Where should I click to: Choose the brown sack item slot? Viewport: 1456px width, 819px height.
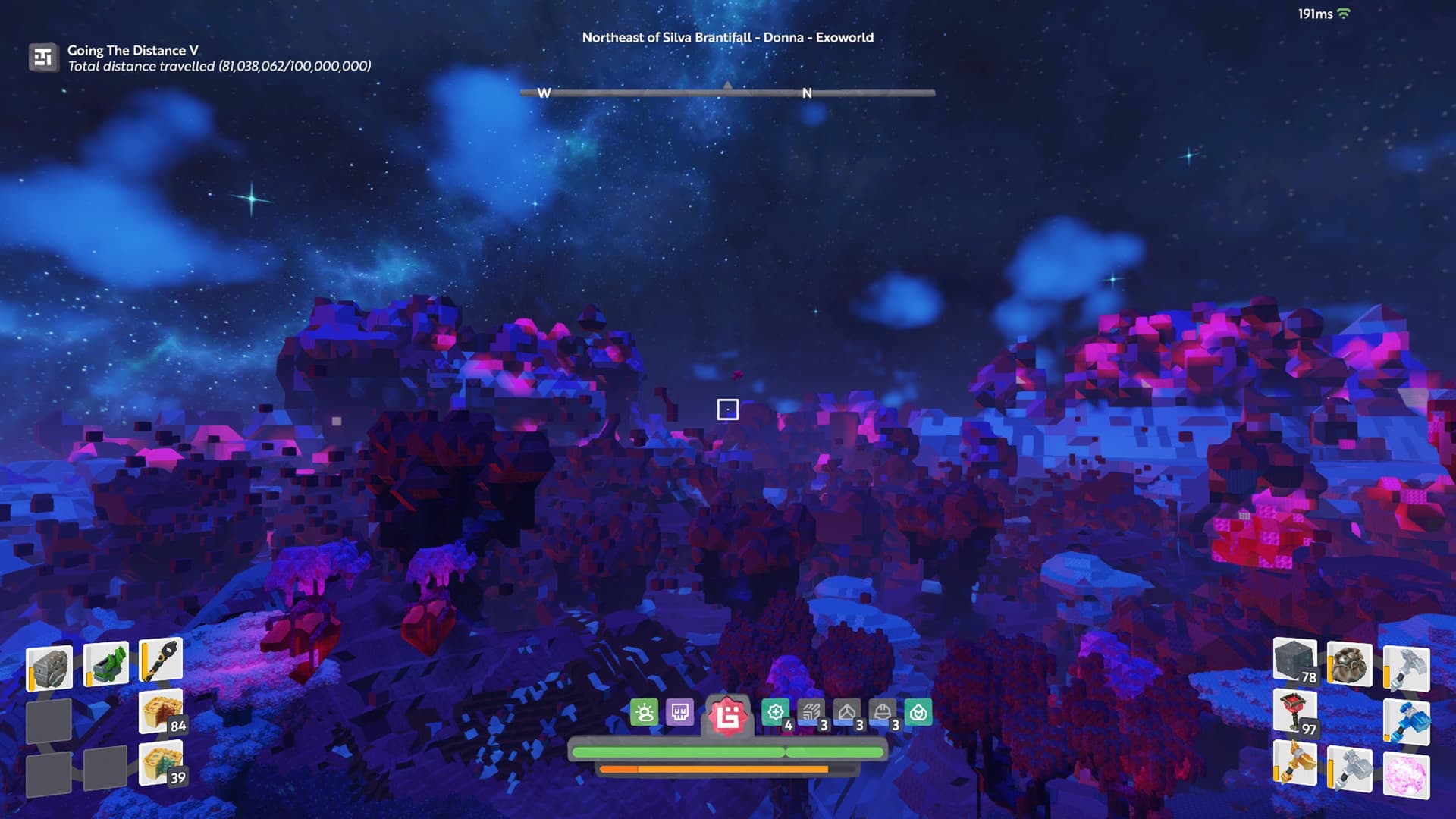tap(1350, 665)
